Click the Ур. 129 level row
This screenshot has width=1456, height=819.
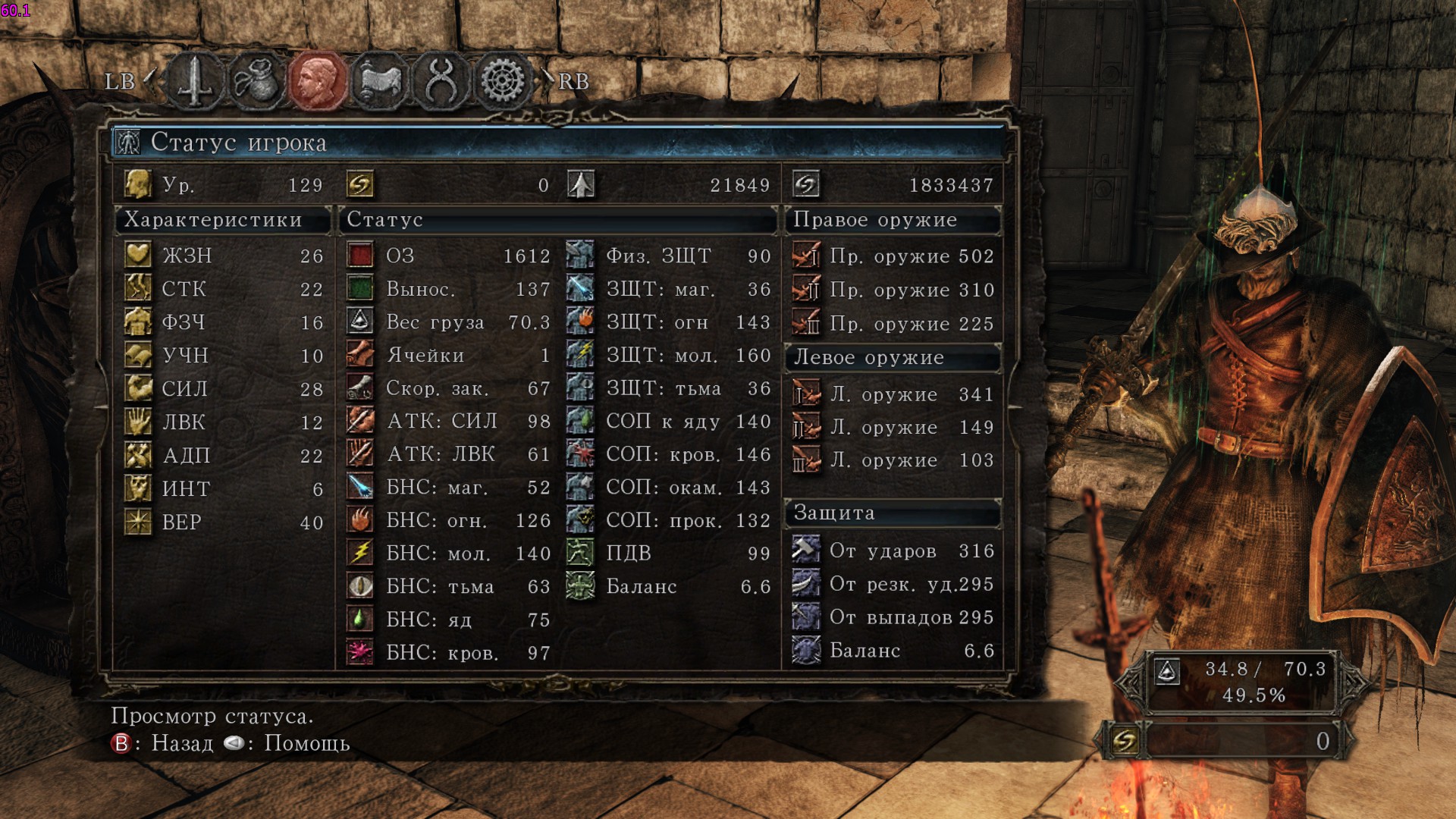pyautogui.click(x=224, y=185)
